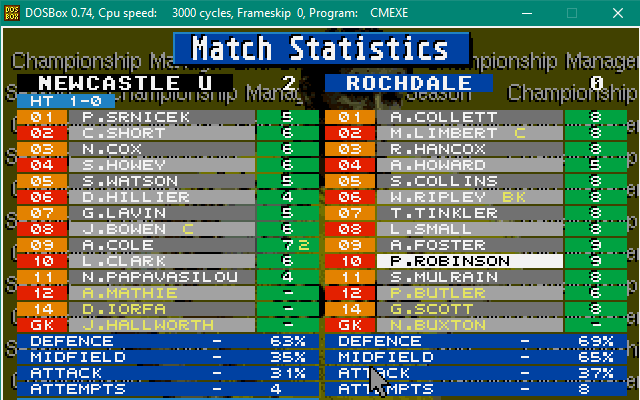Image resolution: width=640 pixels, height=400 pixels.
Task: Maximize the DOSBox window
Action: (572, 13)
